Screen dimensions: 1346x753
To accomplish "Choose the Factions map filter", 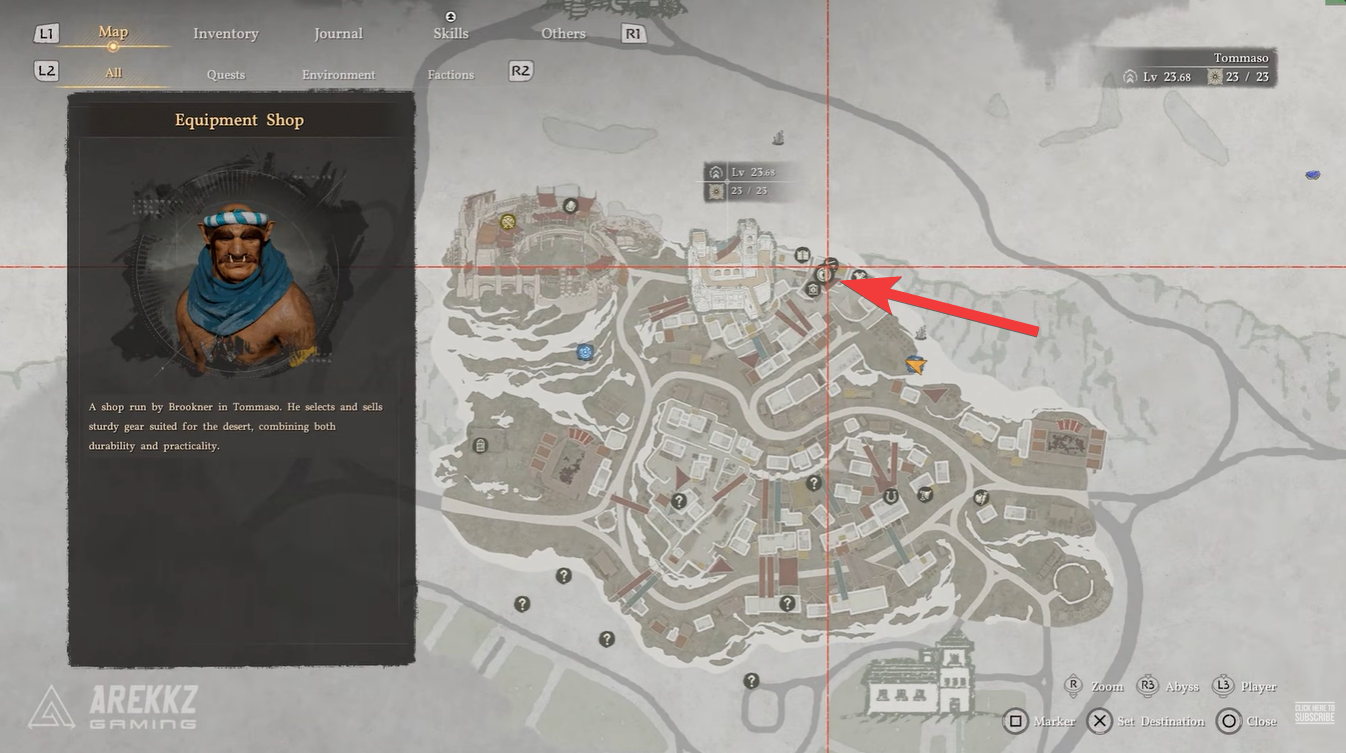I will 450,75.
